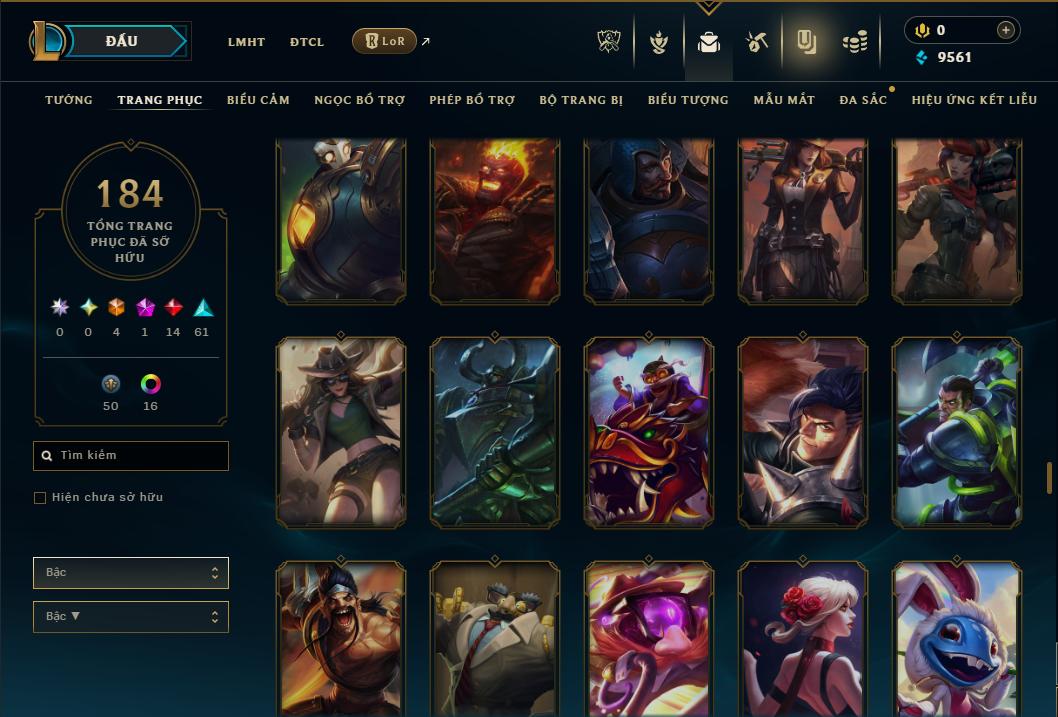Go to the BIỂU TƯỢNG tab
The height and width of the screenshot is (717, 1058).
[x=688, y=100]
